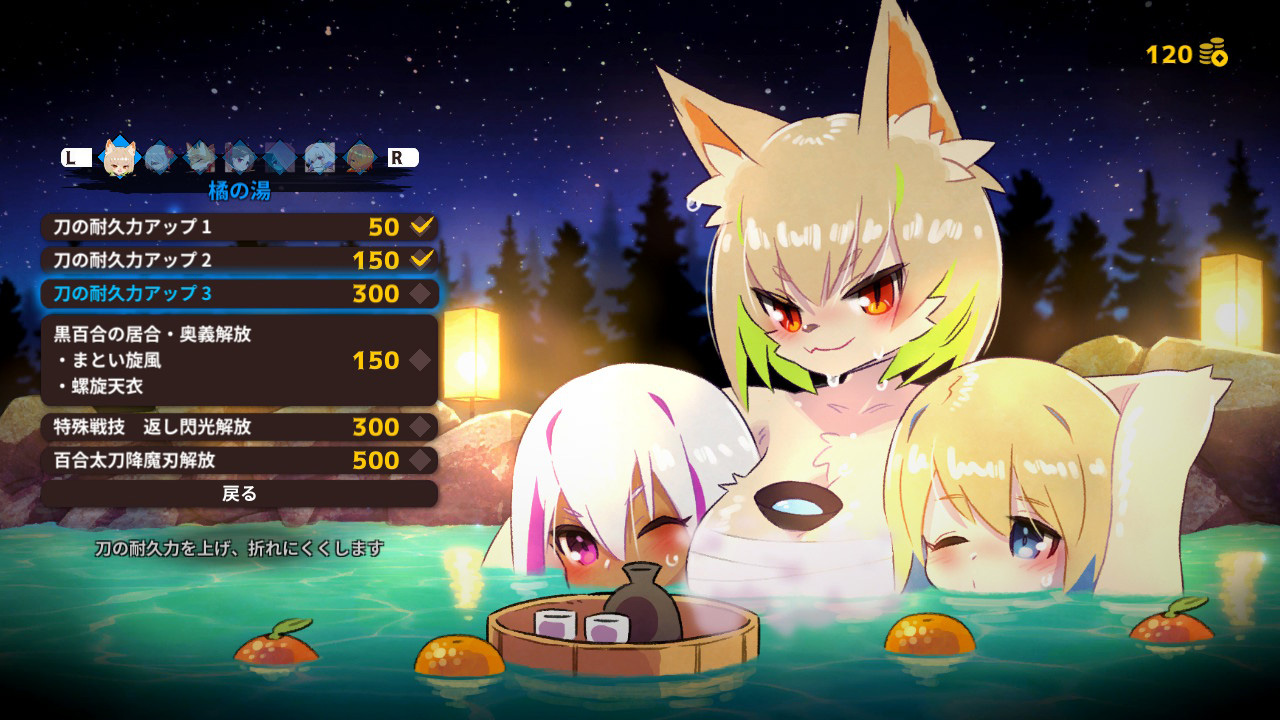This screenshot has height=720, width=1280.
Task: Select the blonde fox girl character tab
Action: (120, 157)
